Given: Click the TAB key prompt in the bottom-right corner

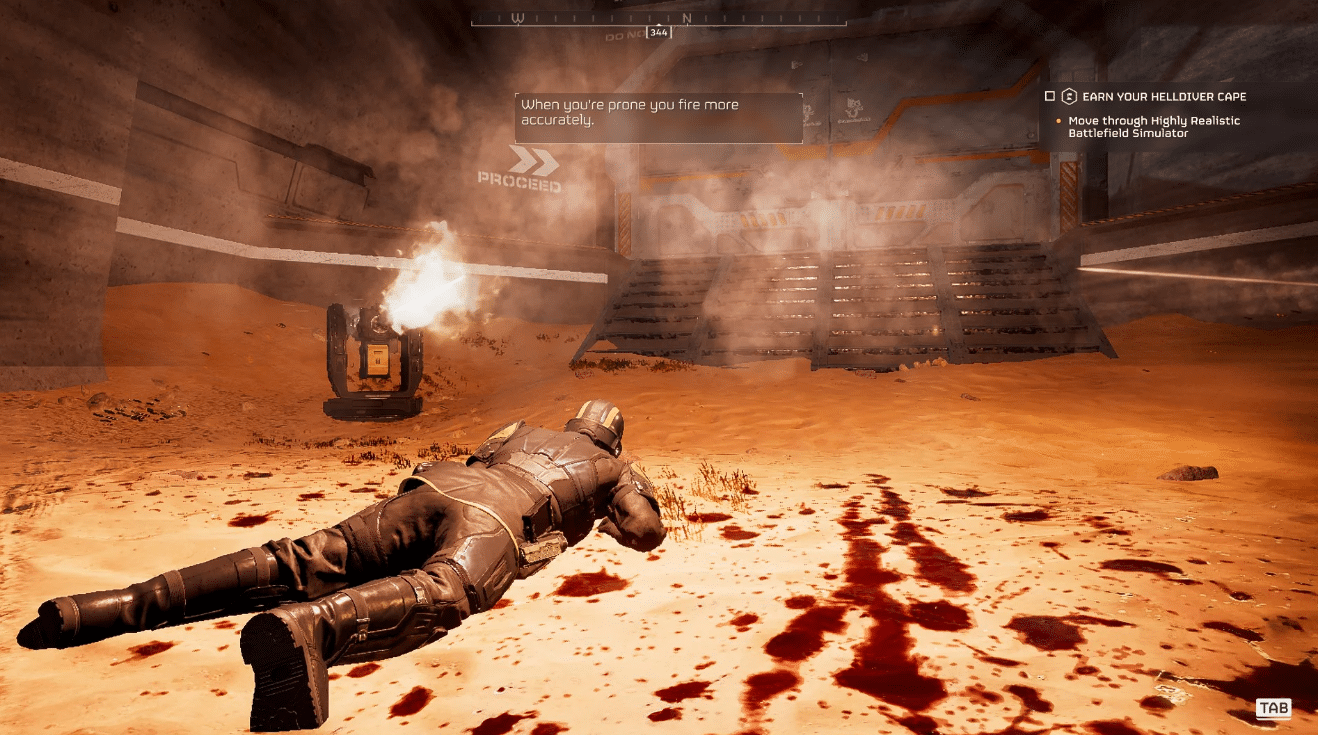Looking at the screenshot, I should pyautogui.click(x=1273, y=708).
